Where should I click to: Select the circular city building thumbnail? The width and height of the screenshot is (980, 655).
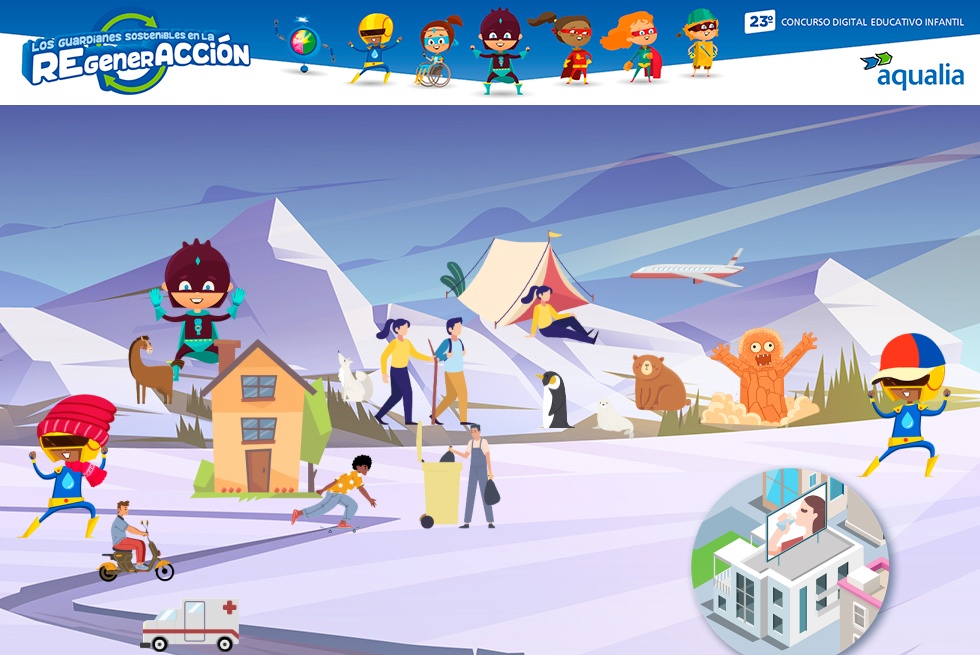click(790, 558)
